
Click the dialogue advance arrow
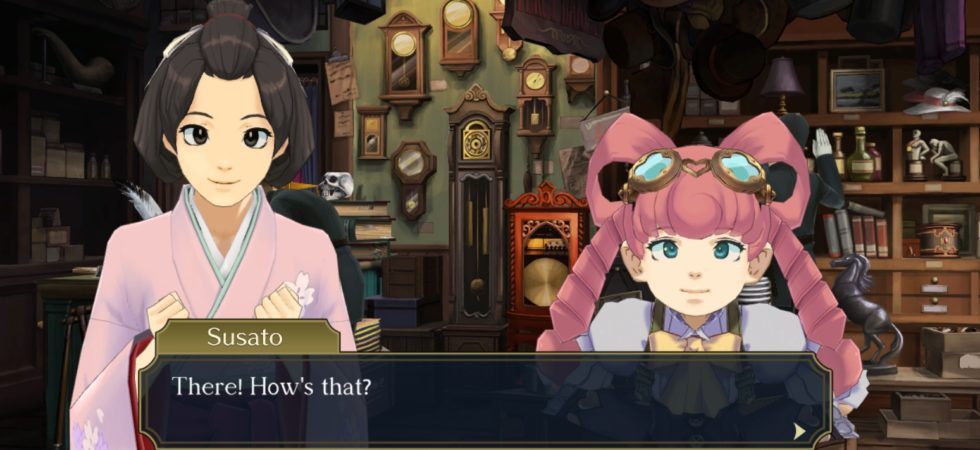click(799, 431)
